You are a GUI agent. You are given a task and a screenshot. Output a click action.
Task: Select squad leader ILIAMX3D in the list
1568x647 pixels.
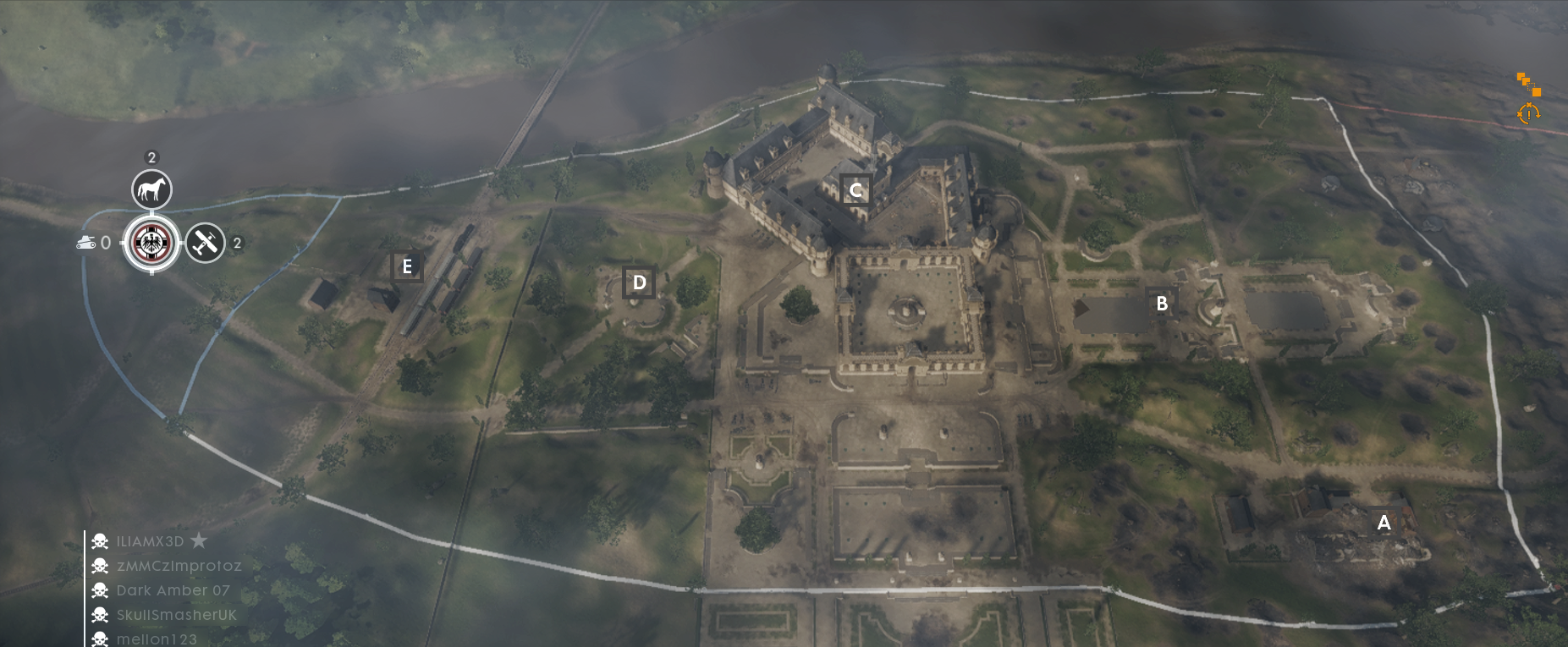tap(150, 541)
